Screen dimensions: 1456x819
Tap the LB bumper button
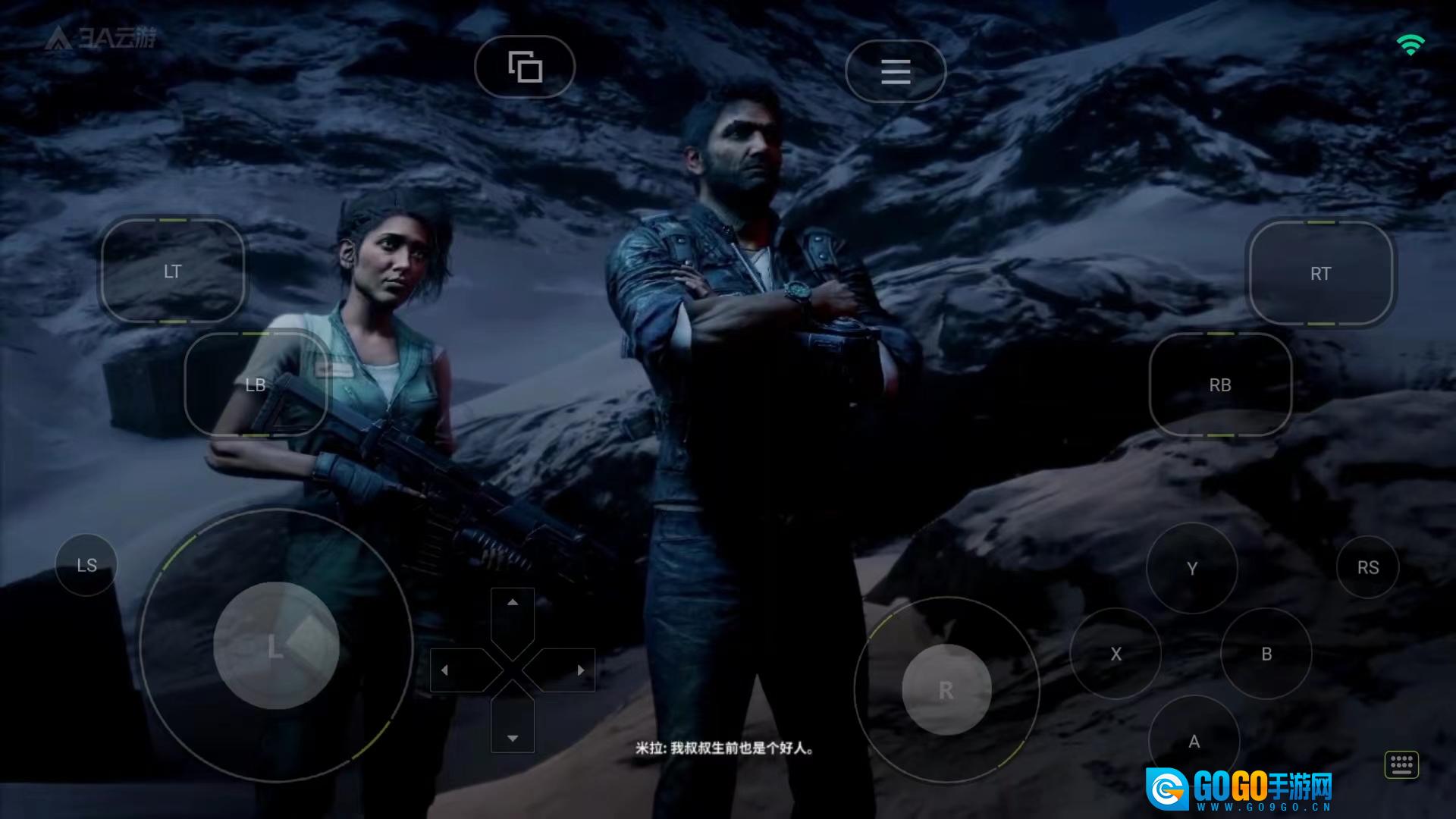click(x=256, y=384)
